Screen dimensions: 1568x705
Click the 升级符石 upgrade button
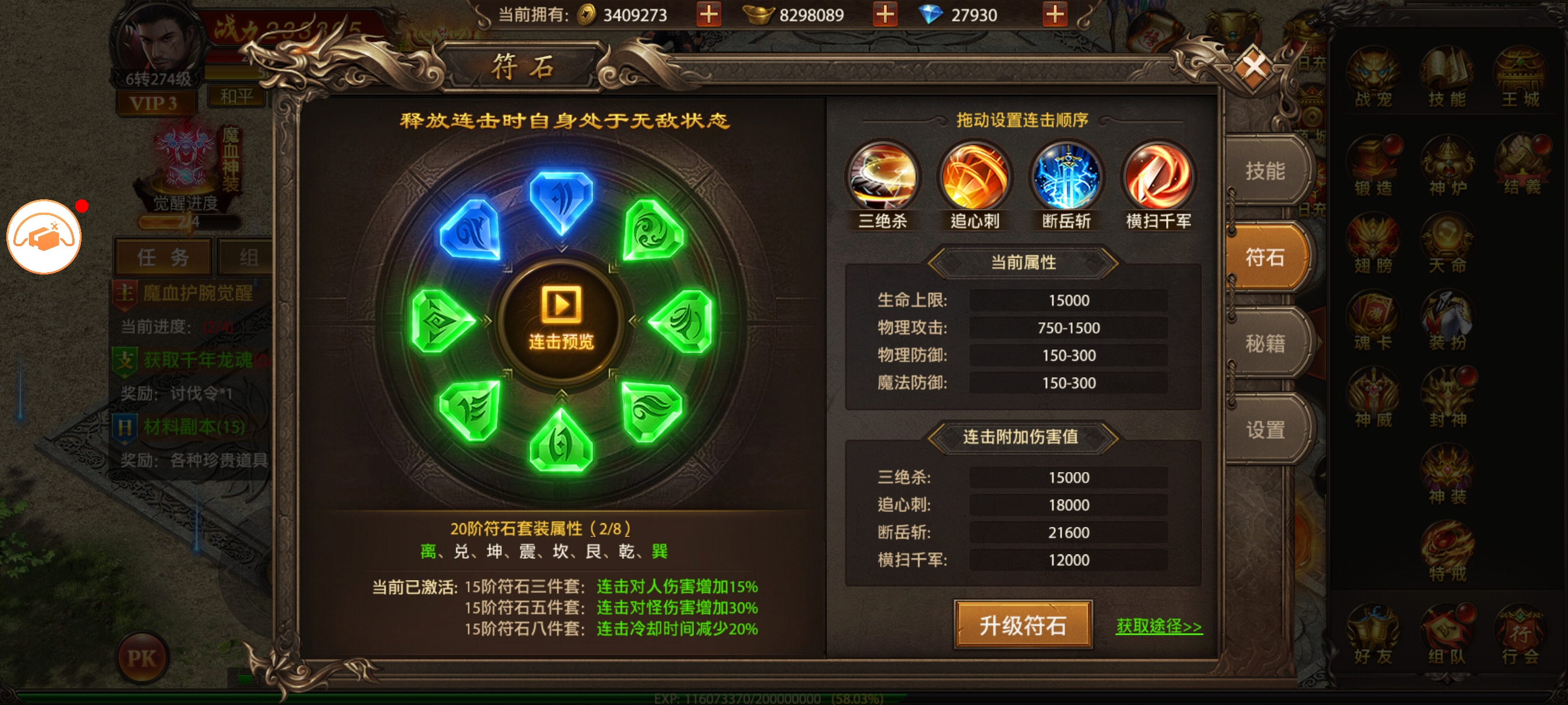pos(1023,625)
